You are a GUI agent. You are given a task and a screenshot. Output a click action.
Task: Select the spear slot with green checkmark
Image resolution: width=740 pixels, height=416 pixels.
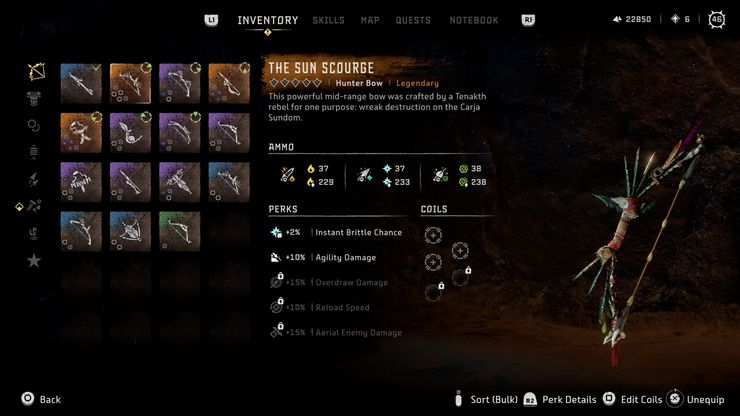[x=81, y=84]
